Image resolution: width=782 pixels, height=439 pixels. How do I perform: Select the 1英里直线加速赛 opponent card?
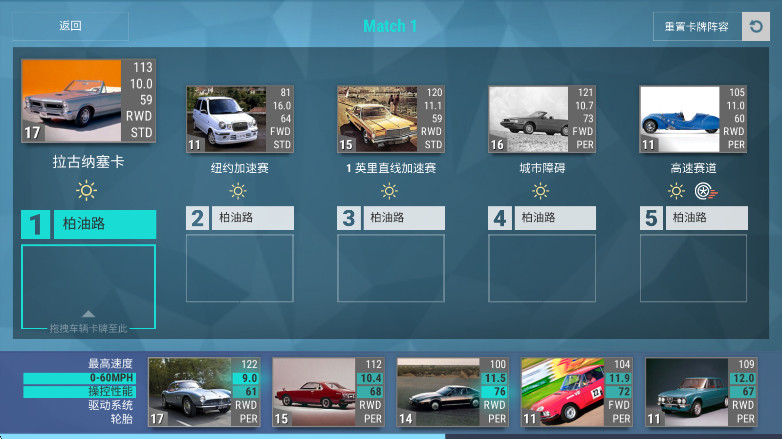390,119
